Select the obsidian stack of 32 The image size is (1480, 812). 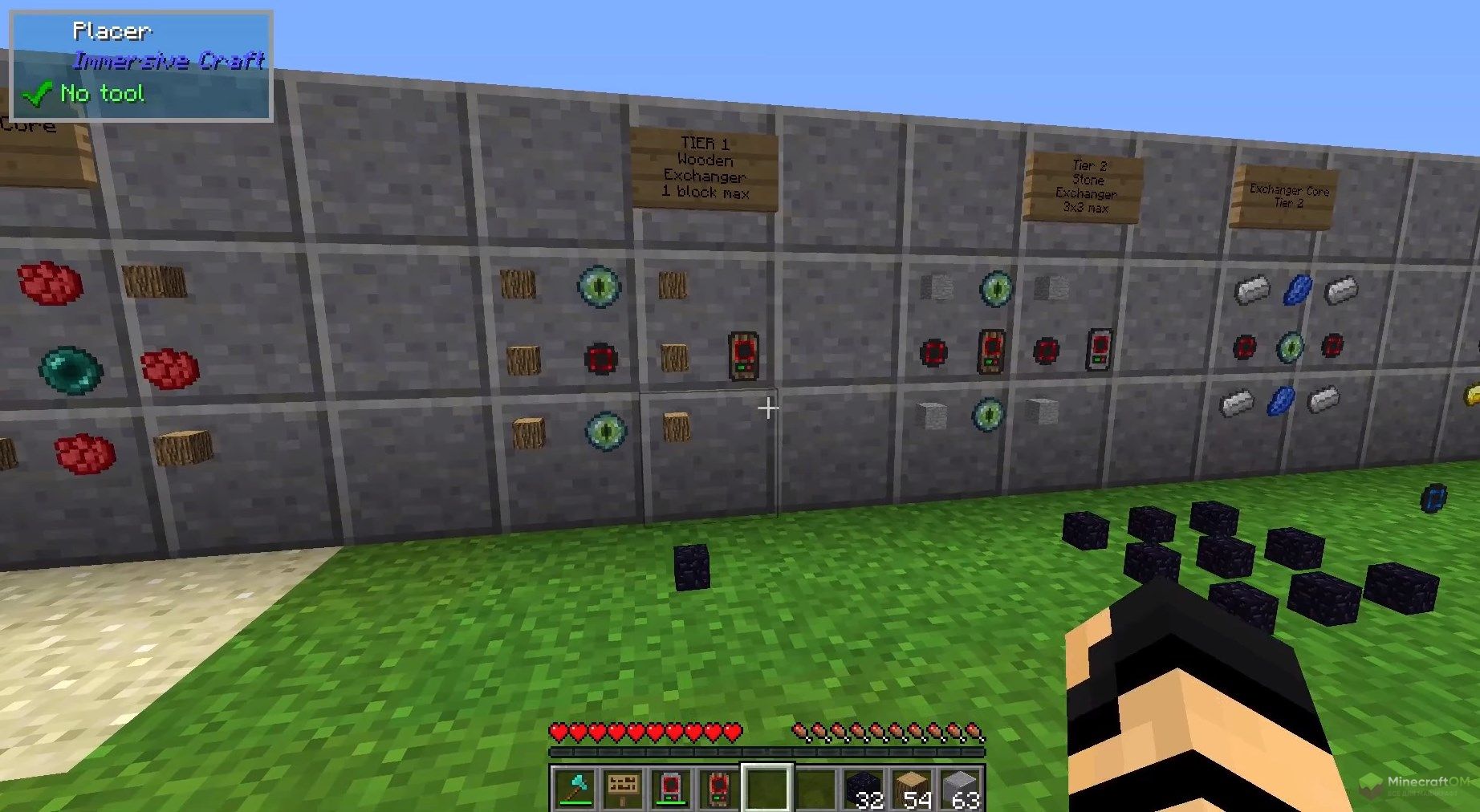point(864,788)
